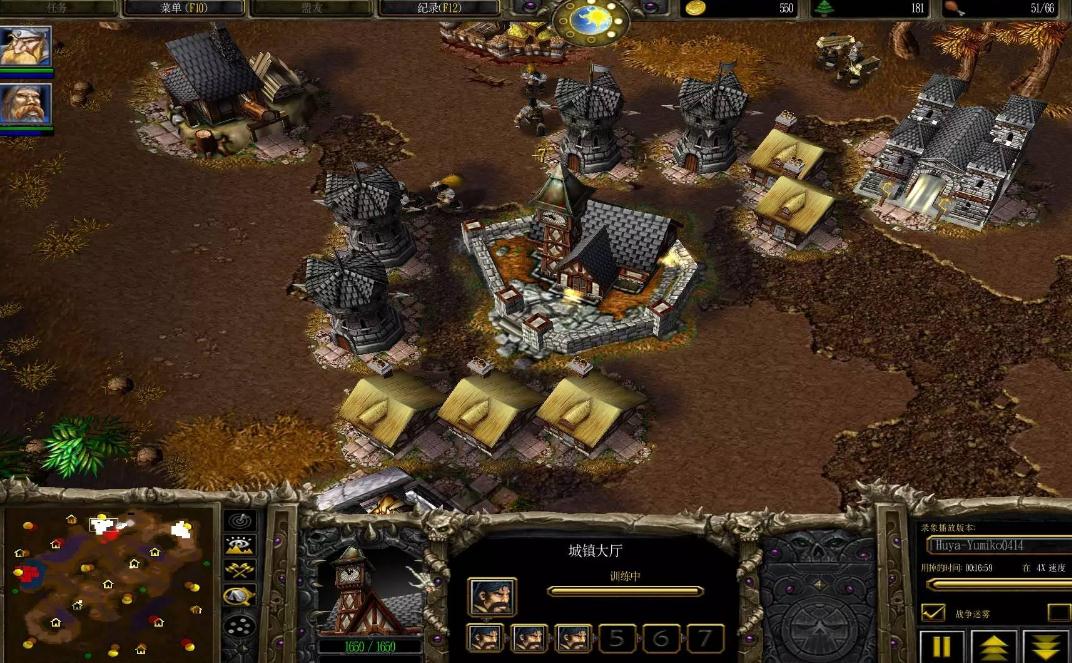
Task: Toggle ally color mode crossed-axes button
Action: click(x=239, y=571)
